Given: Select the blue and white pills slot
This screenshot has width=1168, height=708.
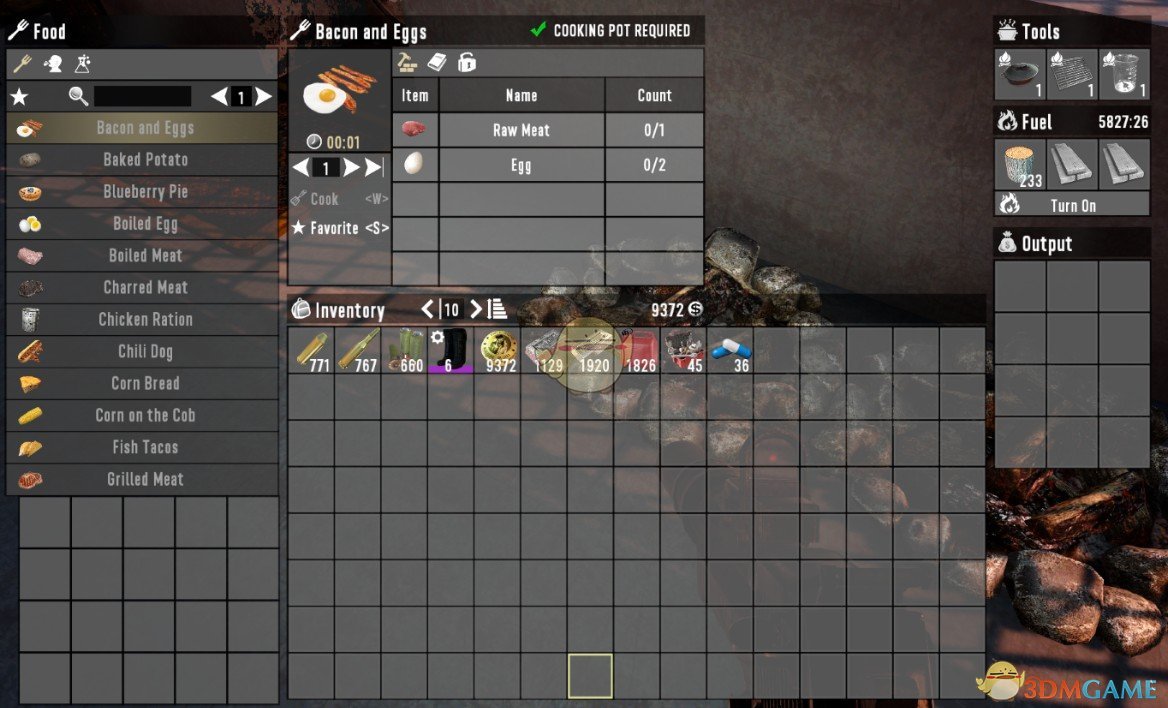Looking at the screenshot, I should 730,350.
